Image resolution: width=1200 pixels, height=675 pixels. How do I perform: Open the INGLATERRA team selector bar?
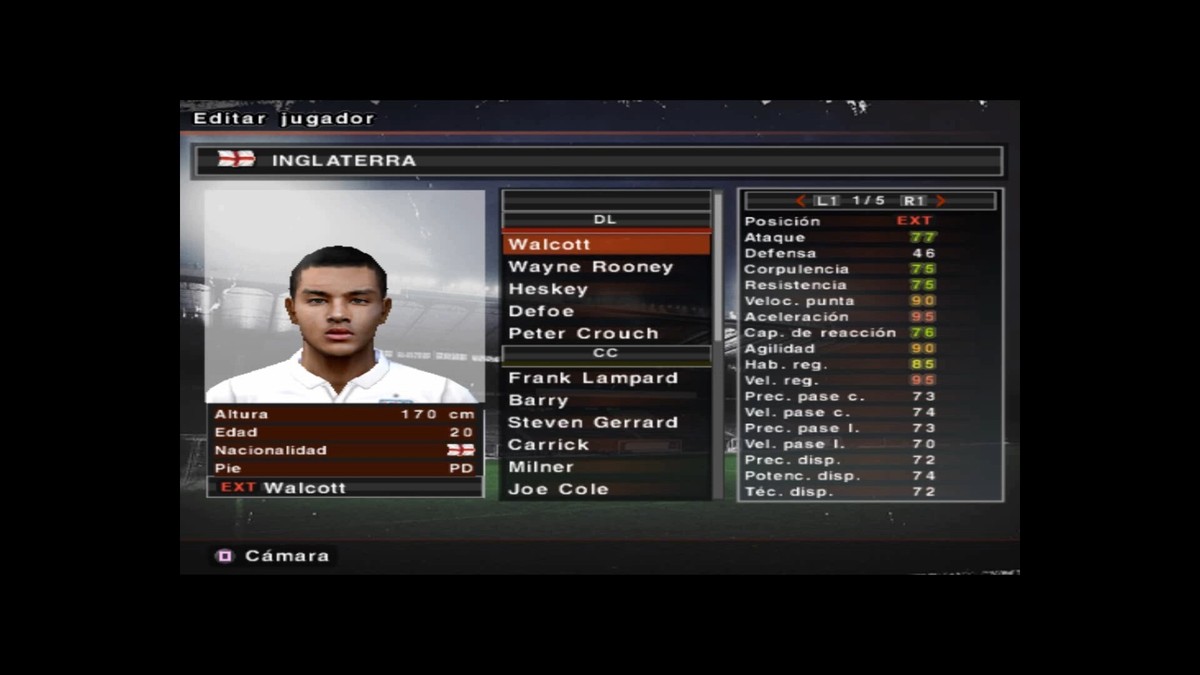click(x=598, y=160)
